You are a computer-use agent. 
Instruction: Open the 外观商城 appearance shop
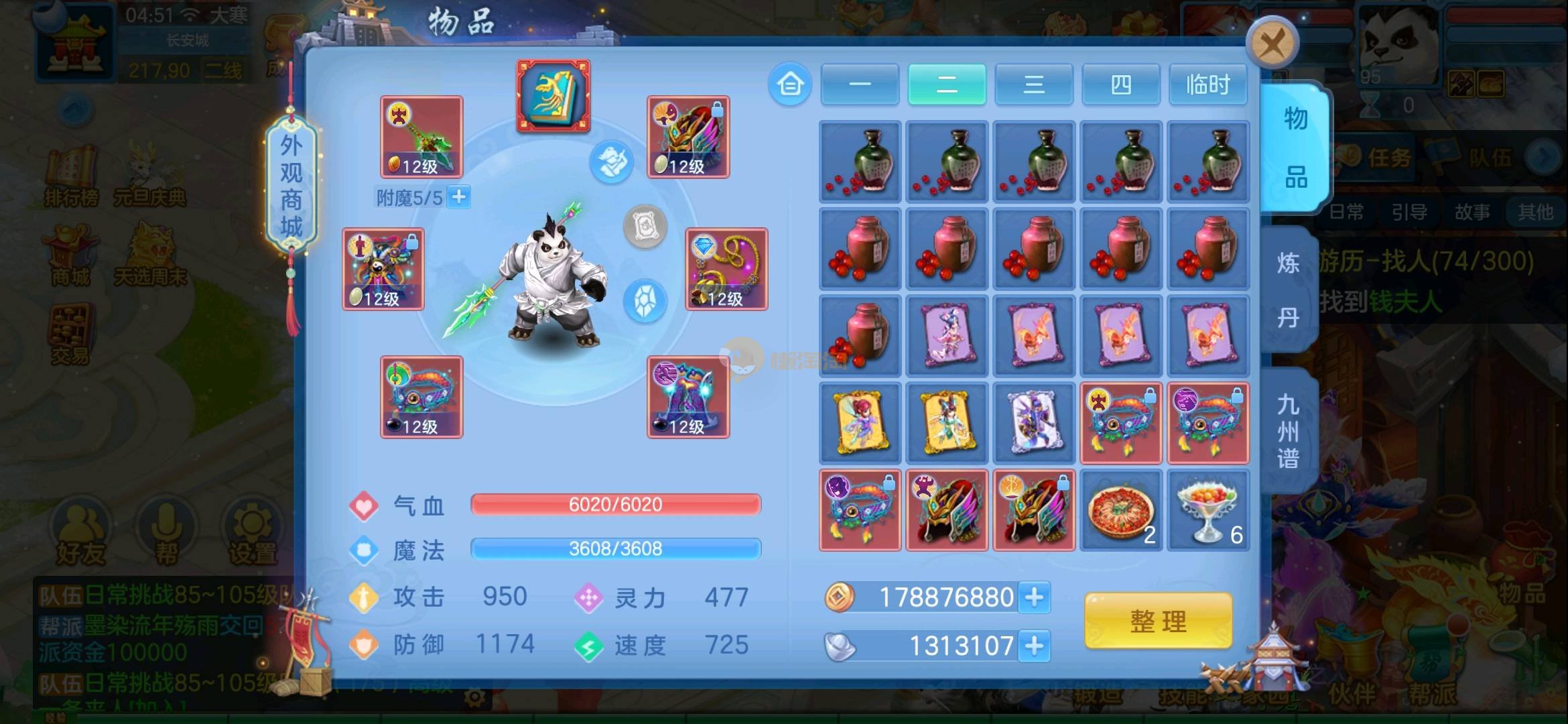291,186
